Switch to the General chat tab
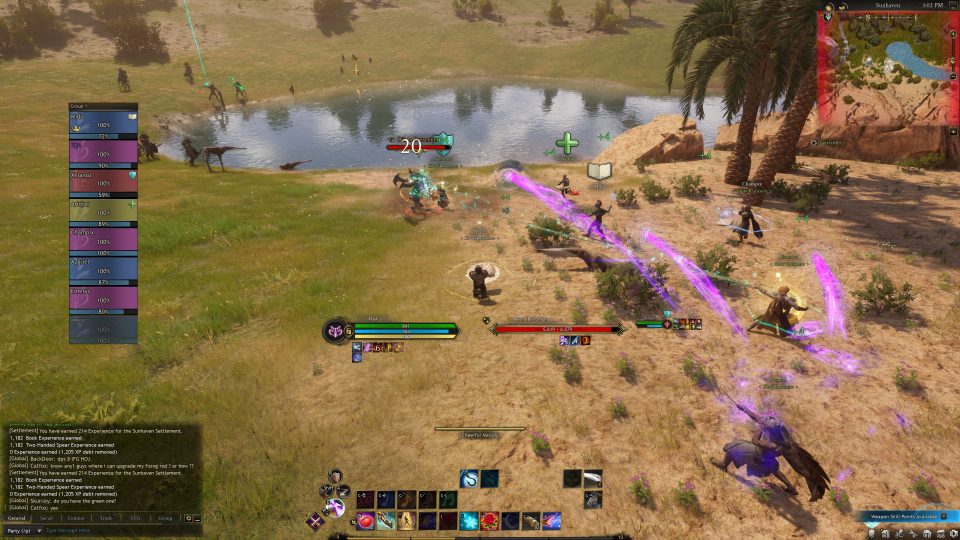The image size is (960, 540). [x=17, y=518]
